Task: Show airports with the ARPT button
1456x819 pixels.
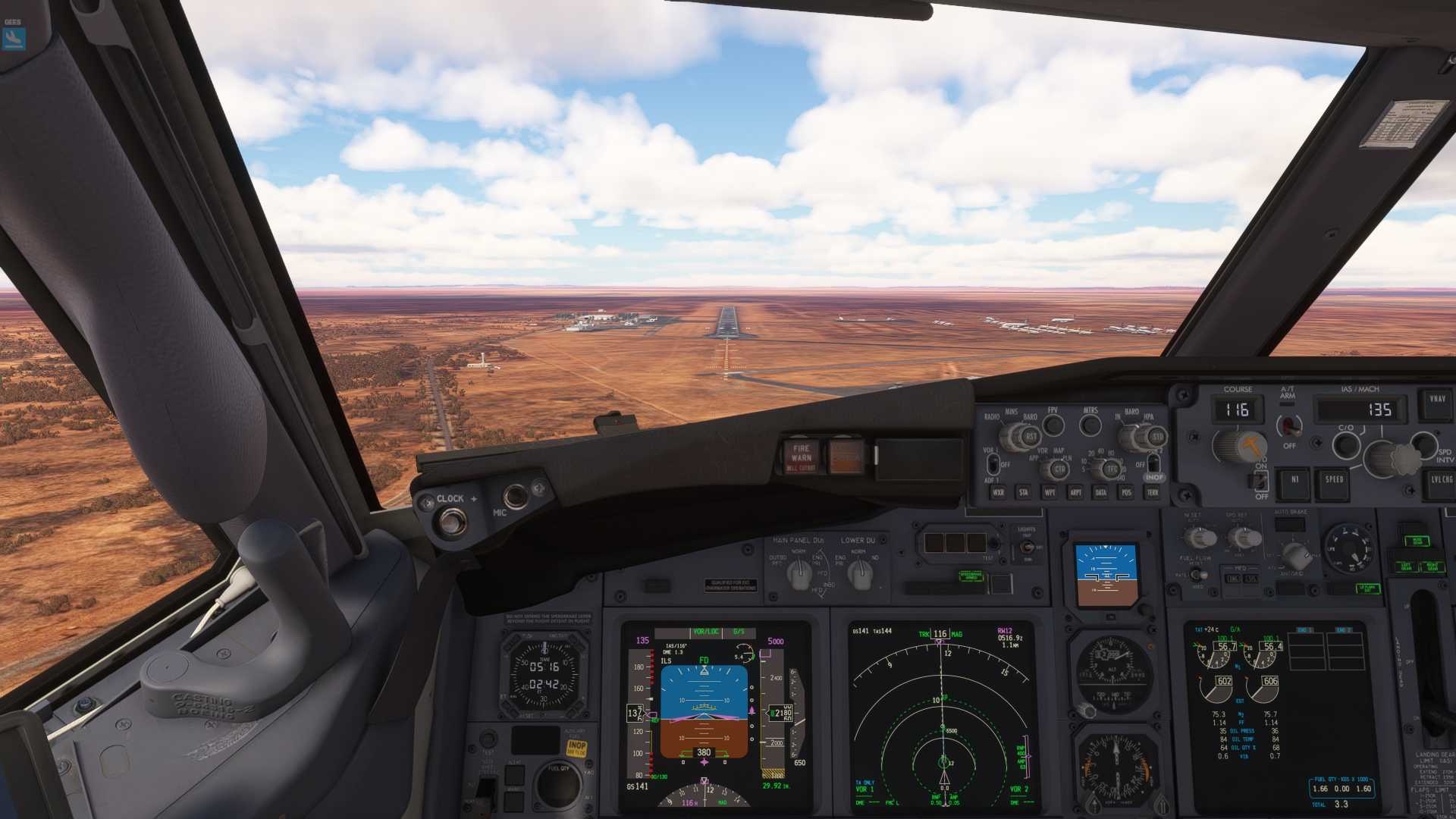Action: 1075,492
